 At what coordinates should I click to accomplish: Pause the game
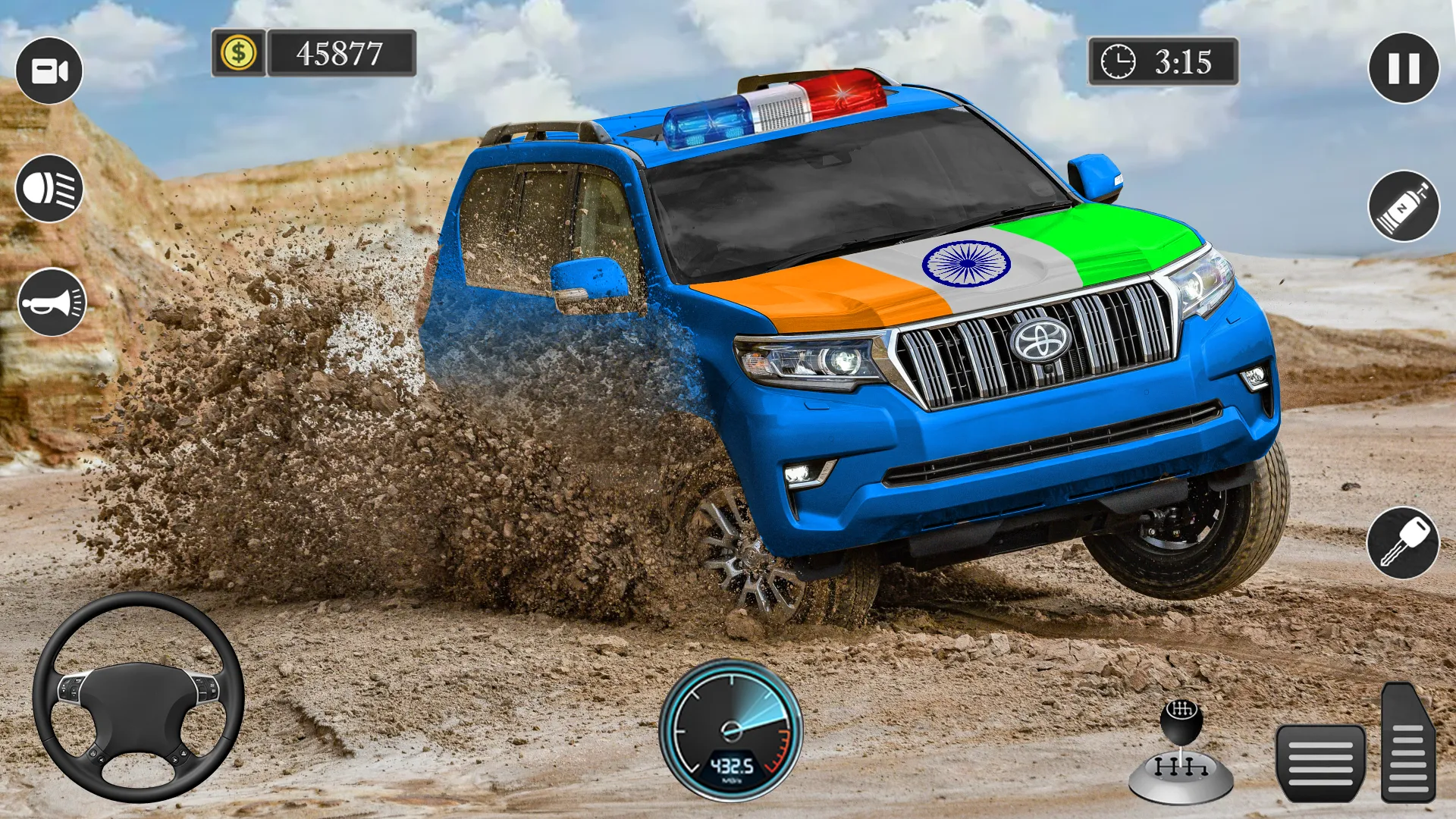1403,68
